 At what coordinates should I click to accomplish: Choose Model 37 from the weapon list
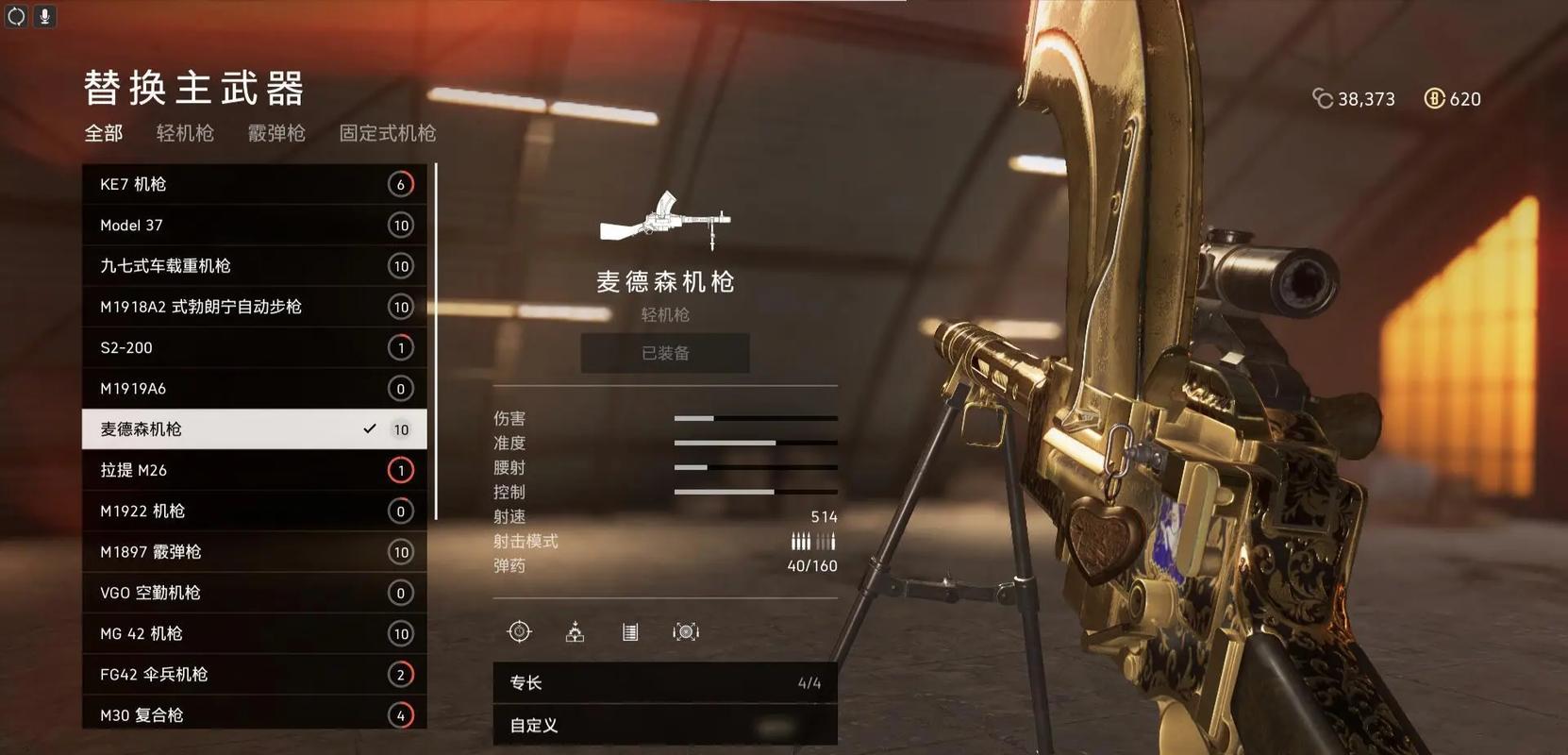(x=254, y=225)
